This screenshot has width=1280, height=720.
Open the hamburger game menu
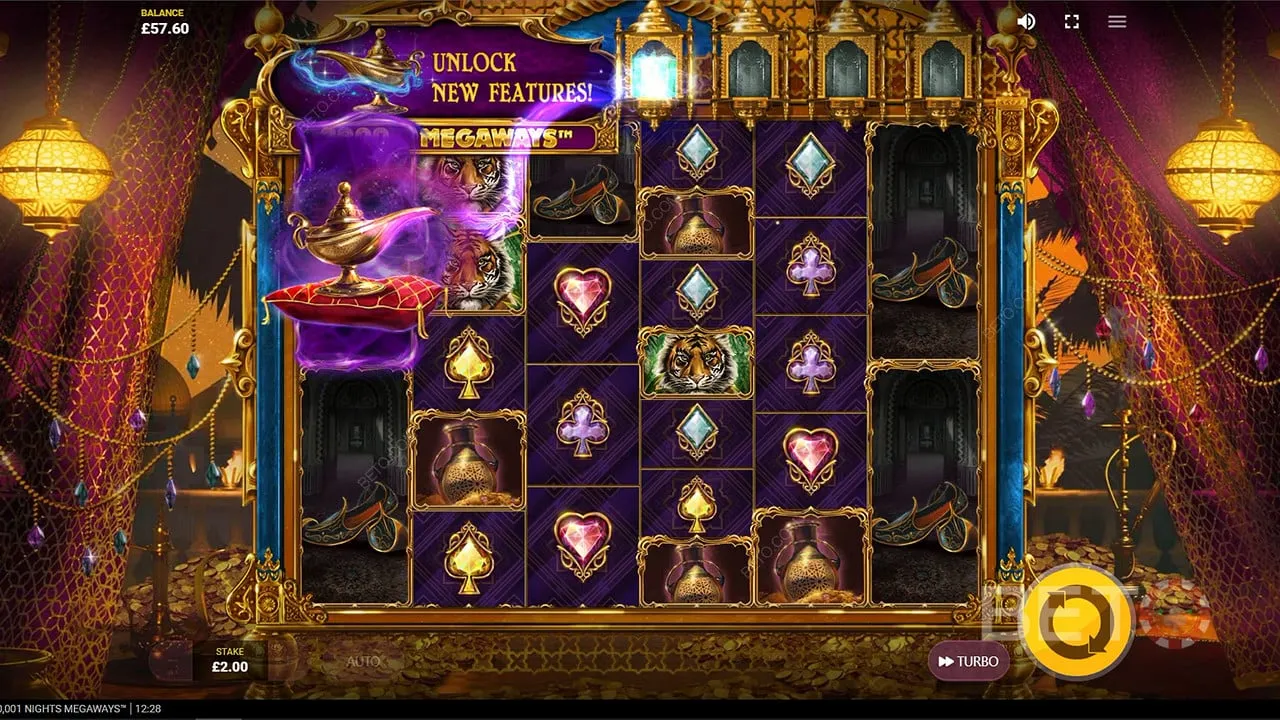point(1117,21)
